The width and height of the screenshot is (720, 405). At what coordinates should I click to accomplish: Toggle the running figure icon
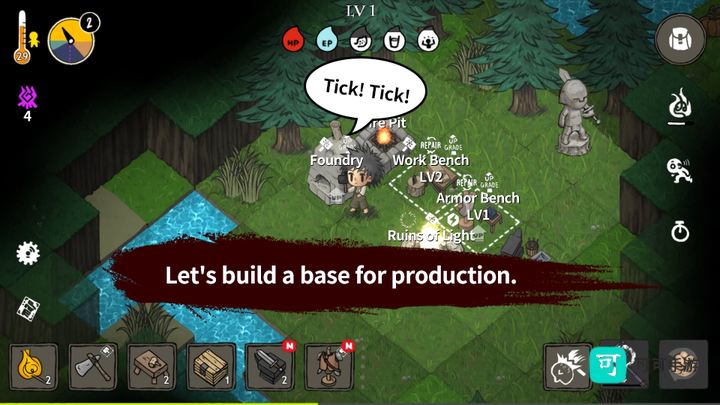(x=680, y=169)
